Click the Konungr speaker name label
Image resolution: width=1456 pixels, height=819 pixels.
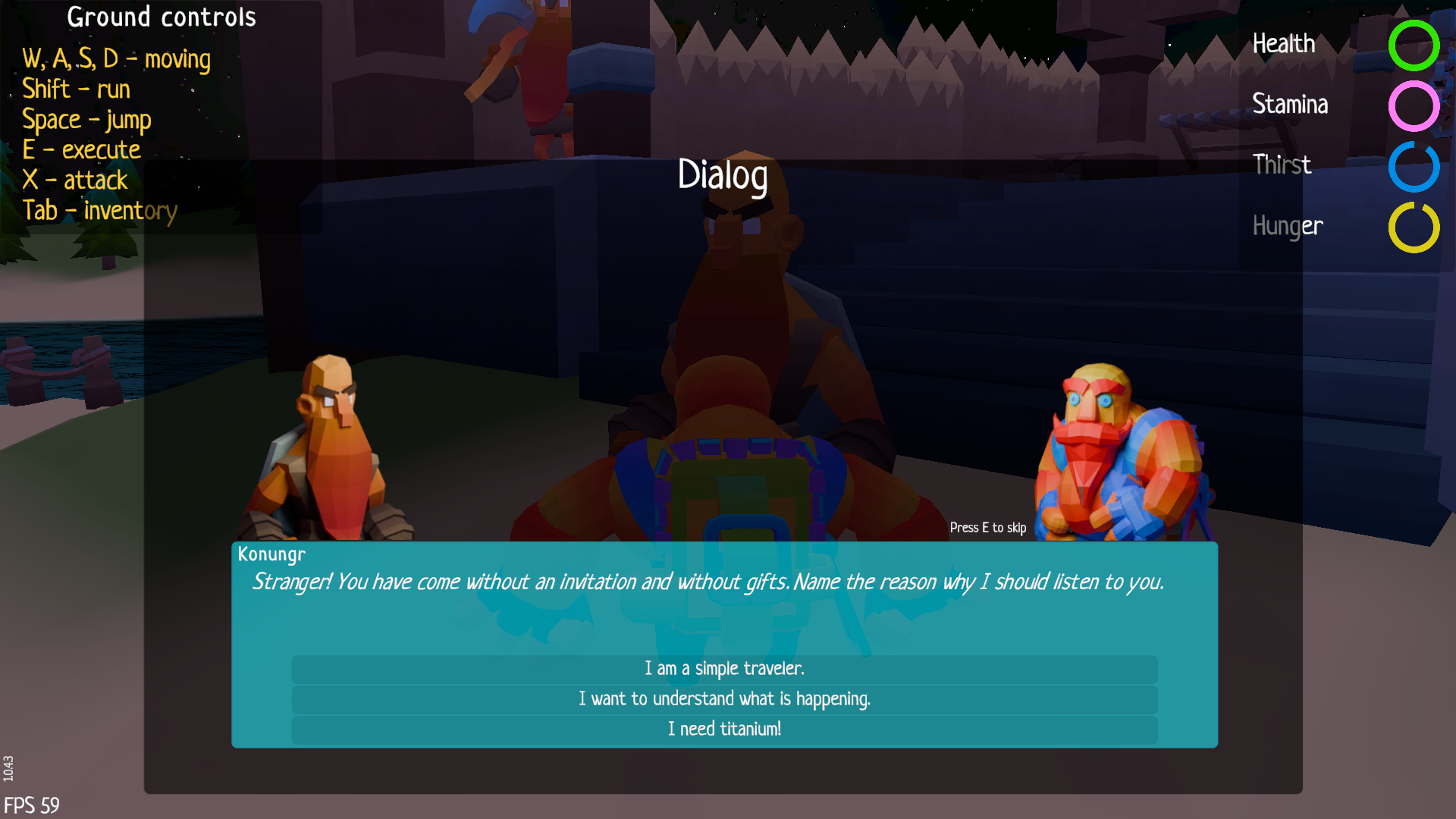tap(270, 554)
